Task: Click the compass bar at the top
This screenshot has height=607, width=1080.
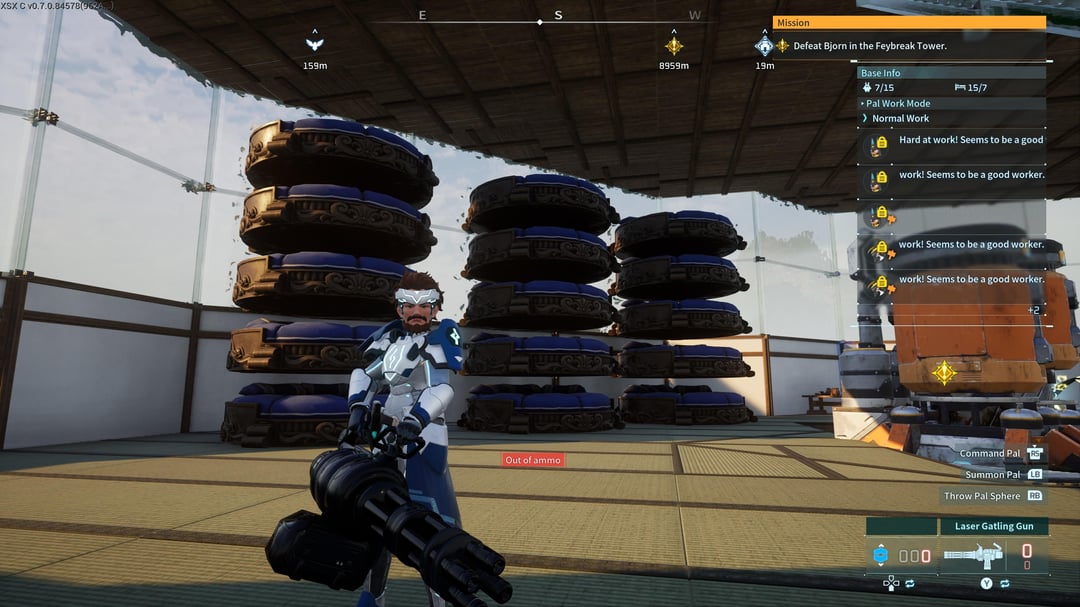Action: point(540,17)
